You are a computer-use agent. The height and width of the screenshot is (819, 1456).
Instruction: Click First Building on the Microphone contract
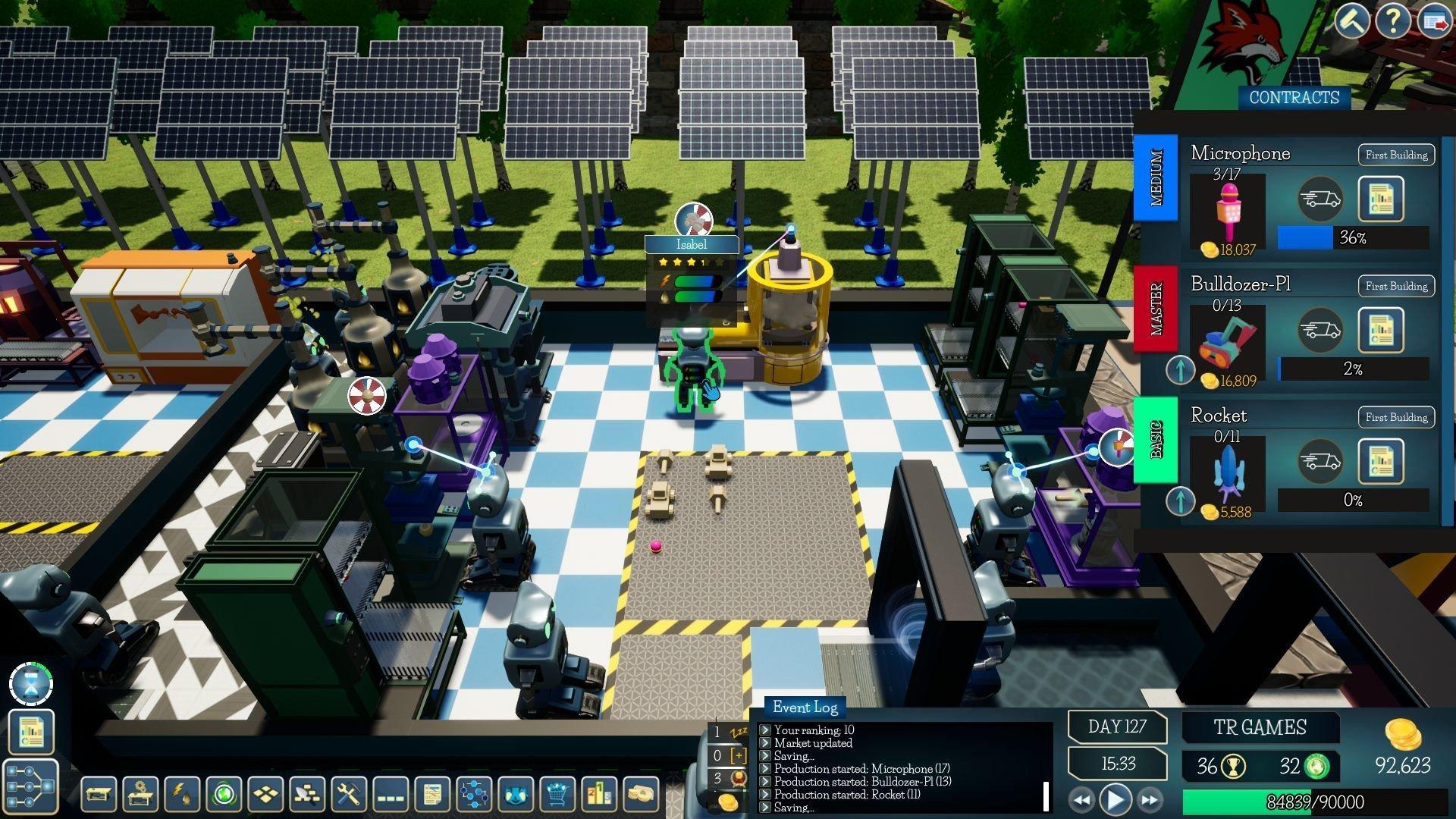pos(1395,154)
